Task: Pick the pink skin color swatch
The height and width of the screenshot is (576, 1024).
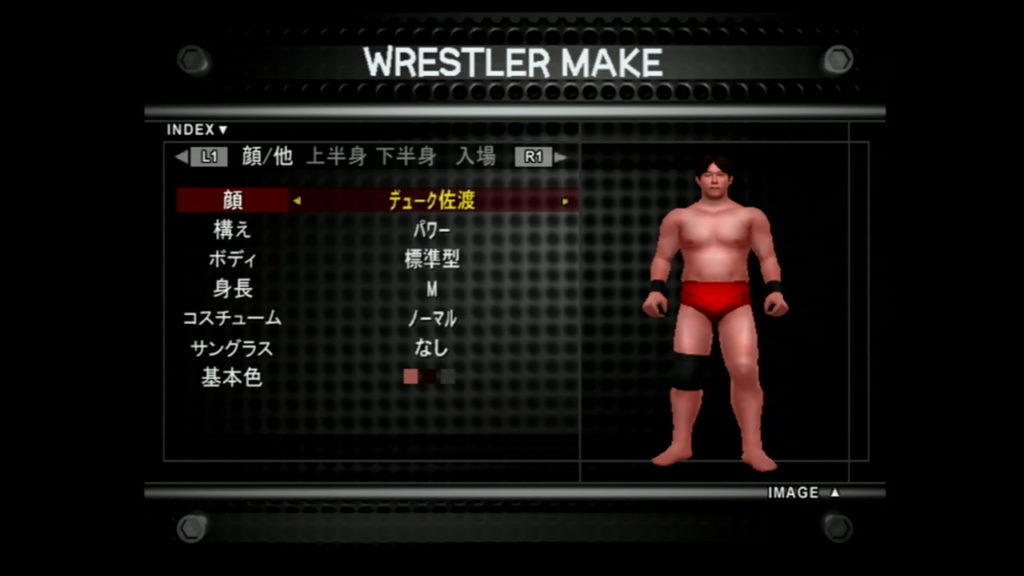Action: (x=410, y=377)
